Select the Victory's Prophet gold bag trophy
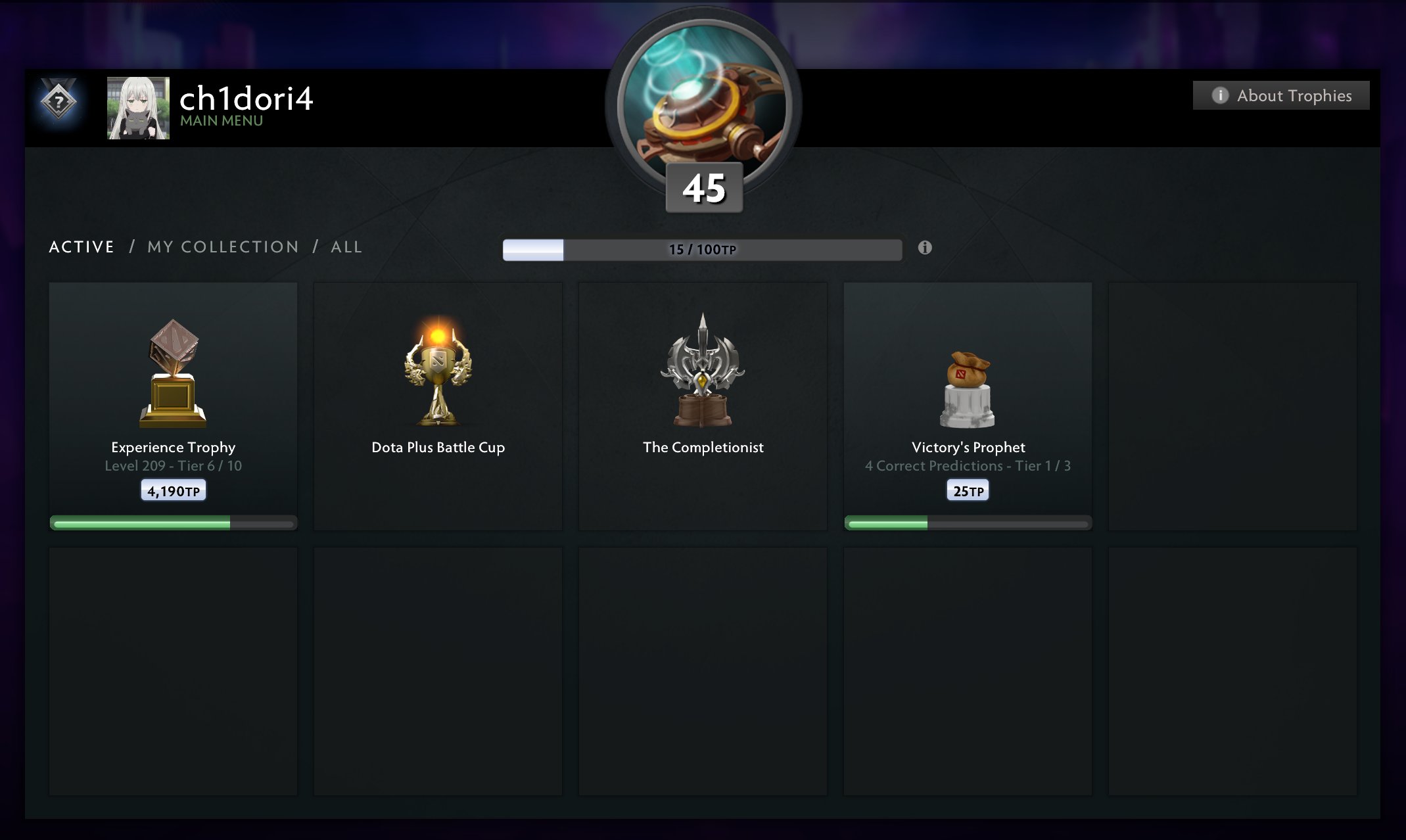 (x=967, y=388)
